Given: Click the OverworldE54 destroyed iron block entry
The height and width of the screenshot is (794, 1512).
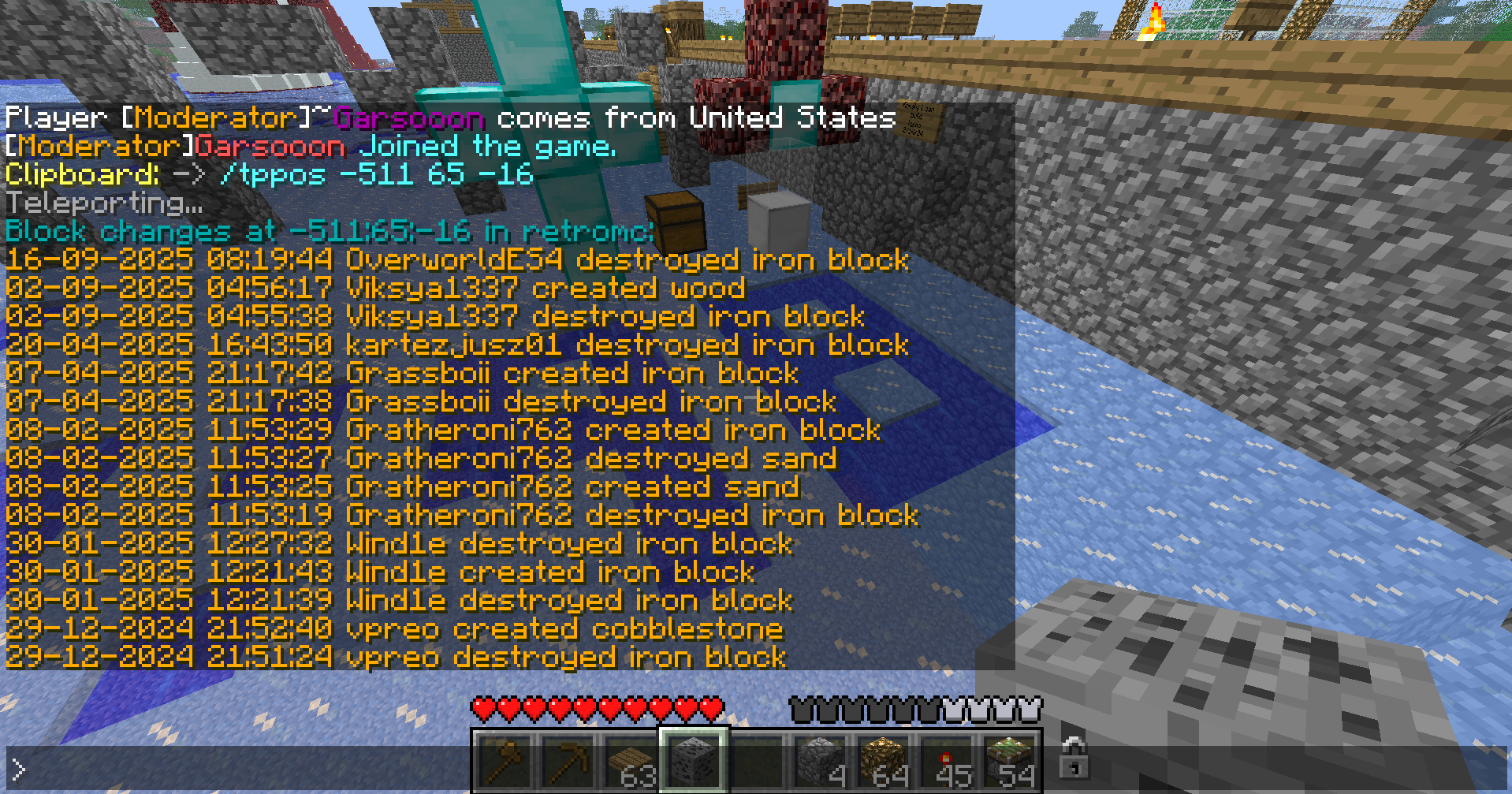Looking at the screenshot, I should click(x=457, y=259).
